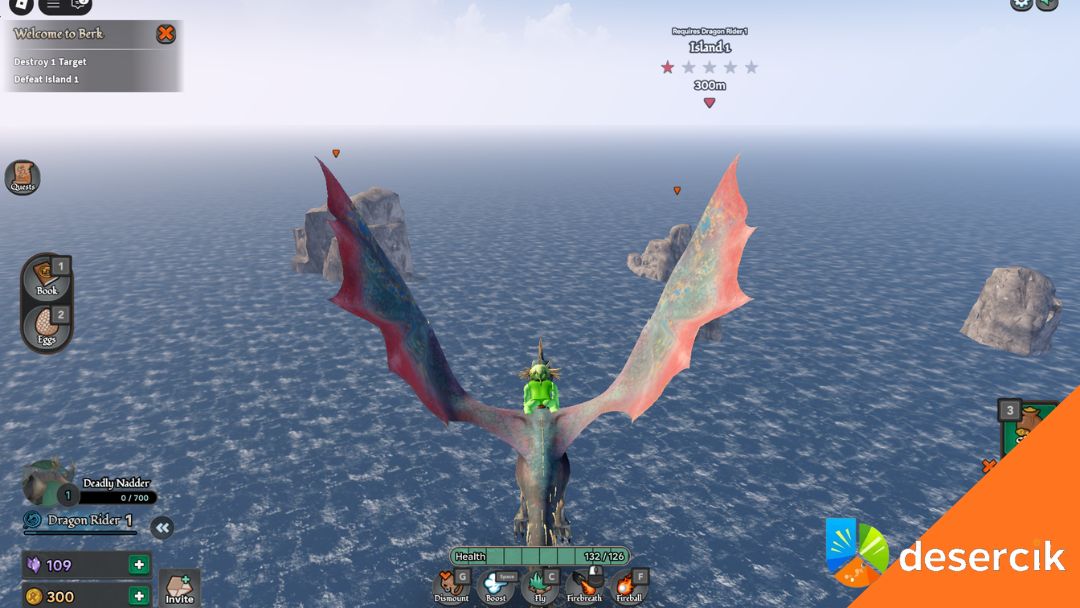The image size is (1080, 608).
Task: Add more purple gems with plus button
Action: [x=139, y=565]
